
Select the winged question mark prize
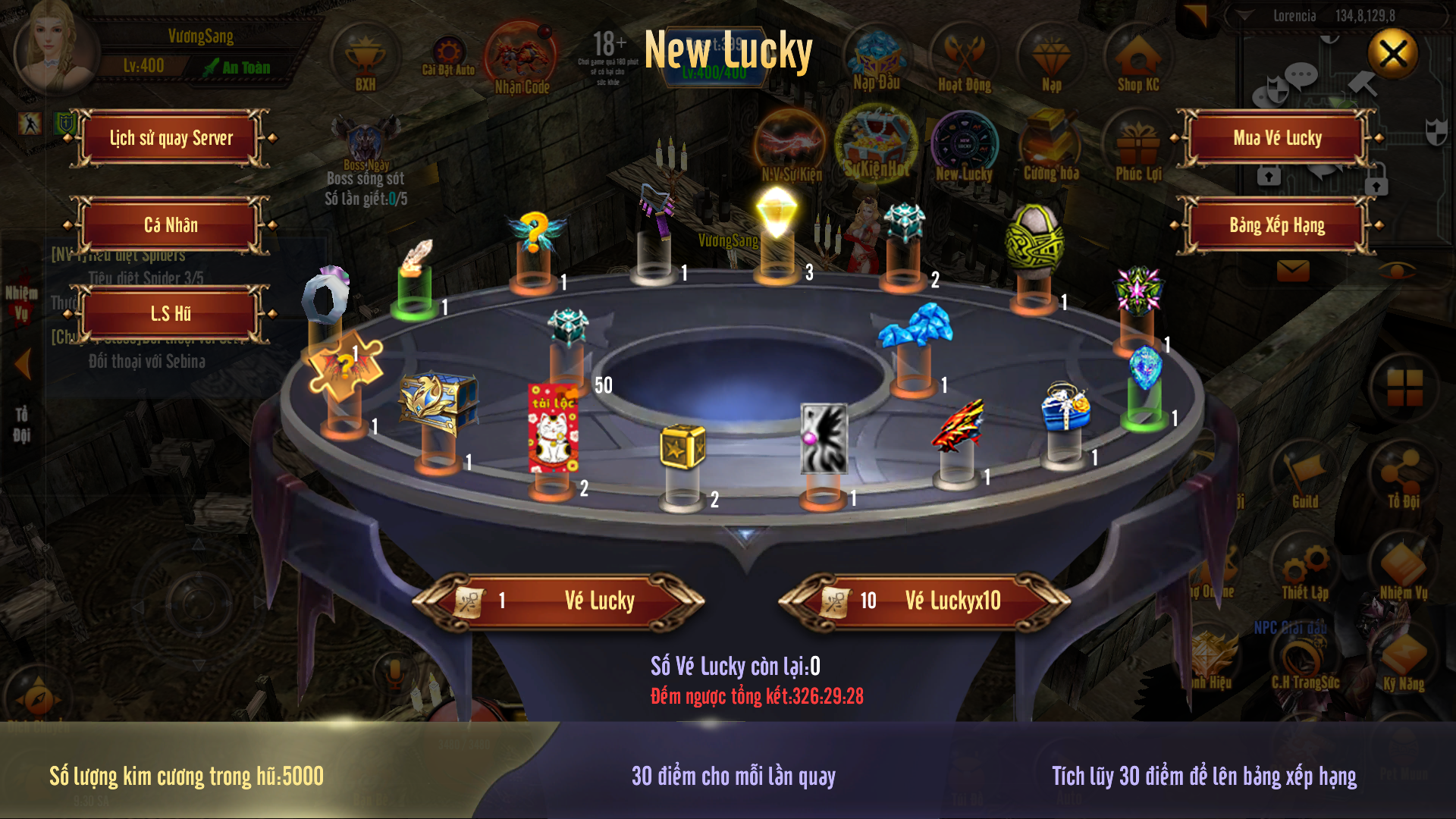coord(535,231)
